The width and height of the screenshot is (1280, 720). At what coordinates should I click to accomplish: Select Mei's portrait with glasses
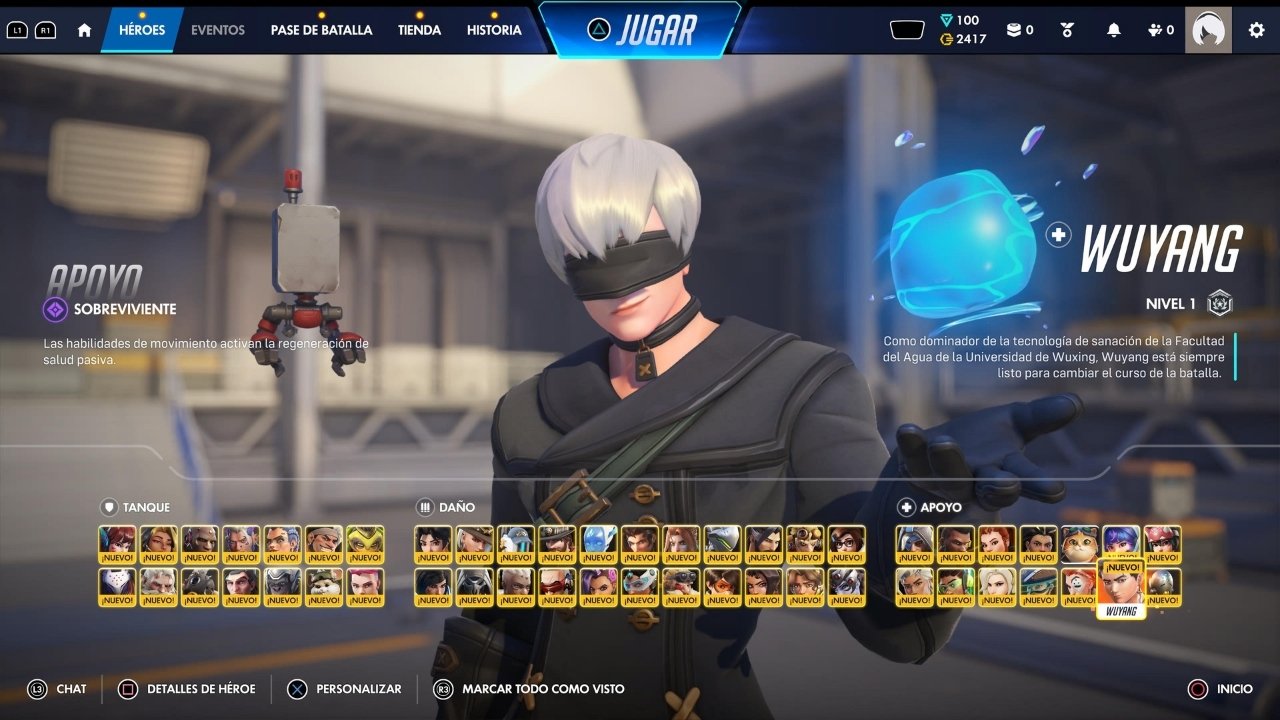point(846,545)
